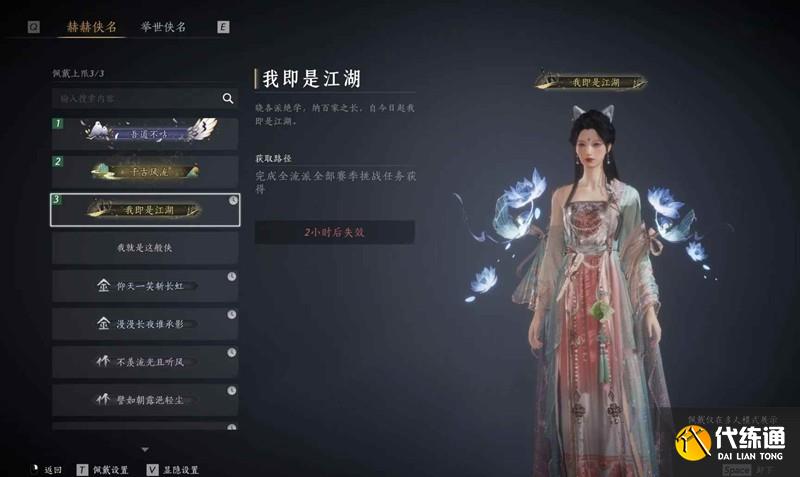Click the magnifier search icon

(228, 98)
